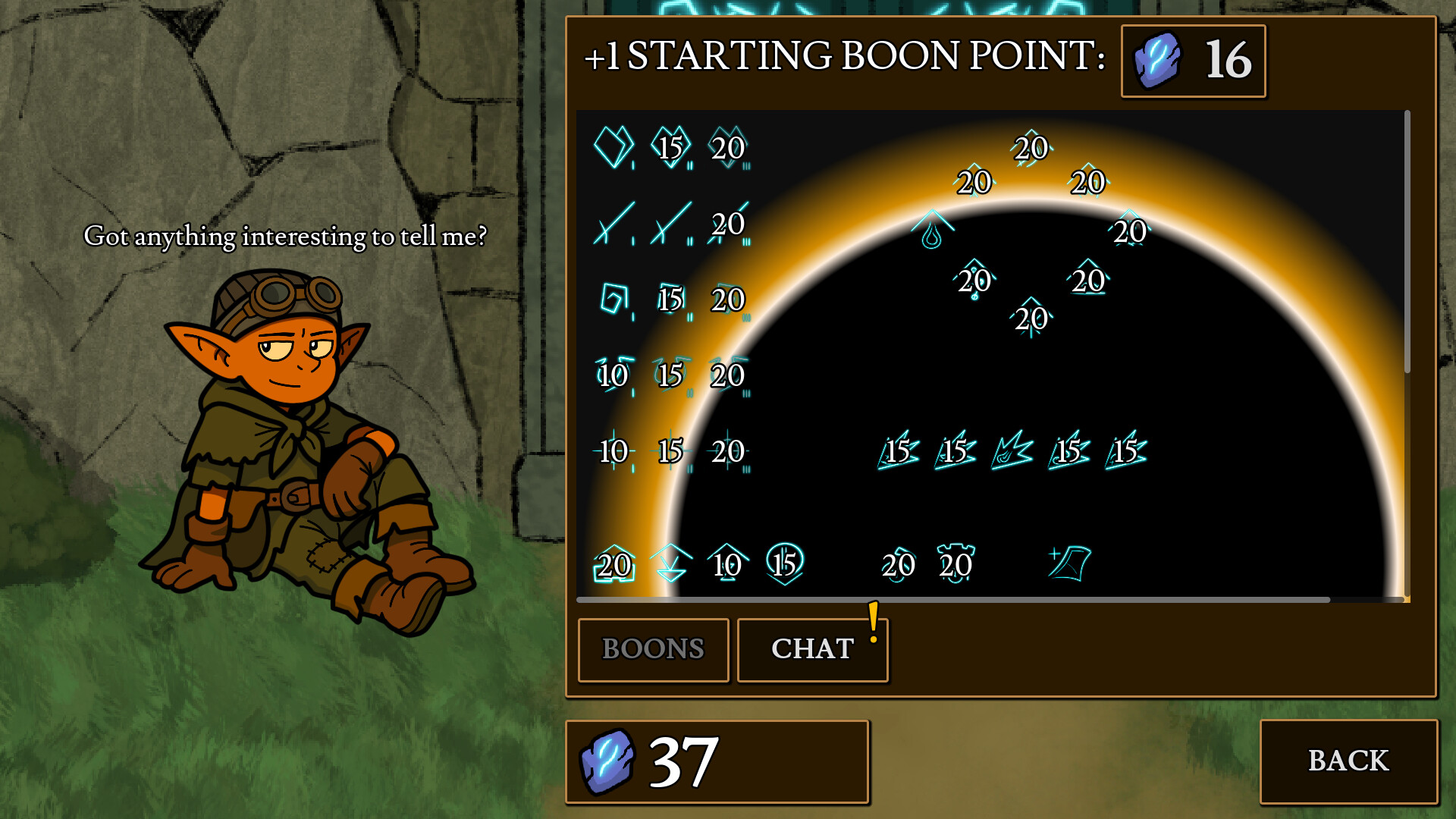Open the CHAT tab with notification

click(x=811, y=648)
